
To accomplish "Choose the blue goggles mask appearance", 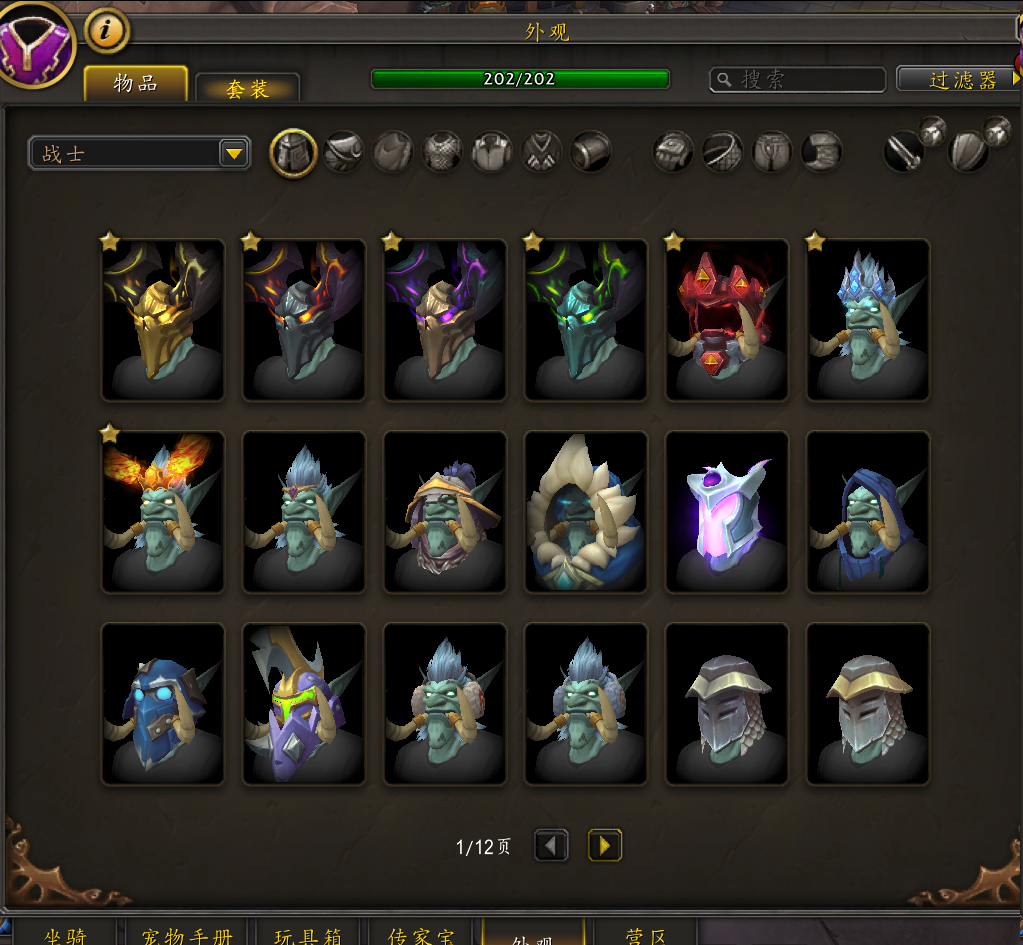I will pyautogui.click(x=163, y=704).
